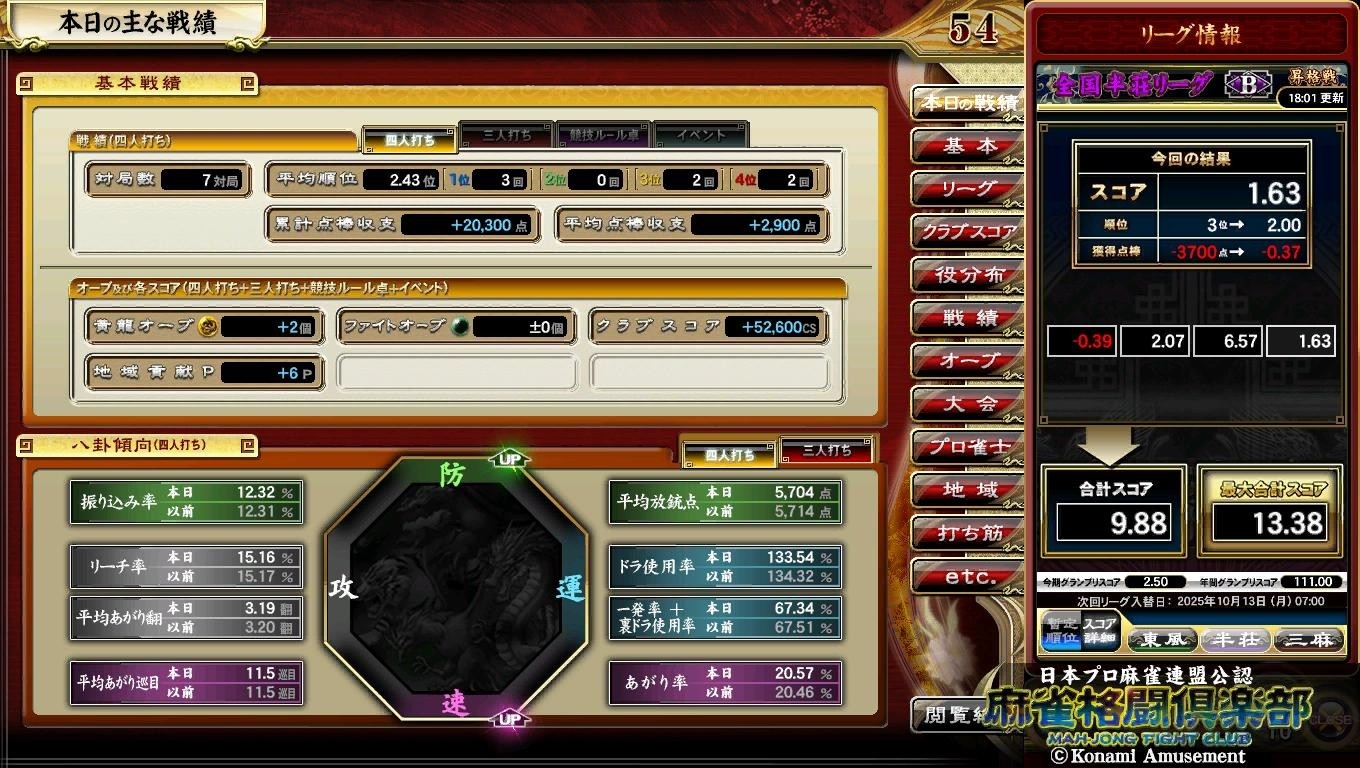Viewport: 1360px width, 768px height.
Task: Toggle 三人打ち stats in the 八卦傾向 section
Action: pos(829,452)
